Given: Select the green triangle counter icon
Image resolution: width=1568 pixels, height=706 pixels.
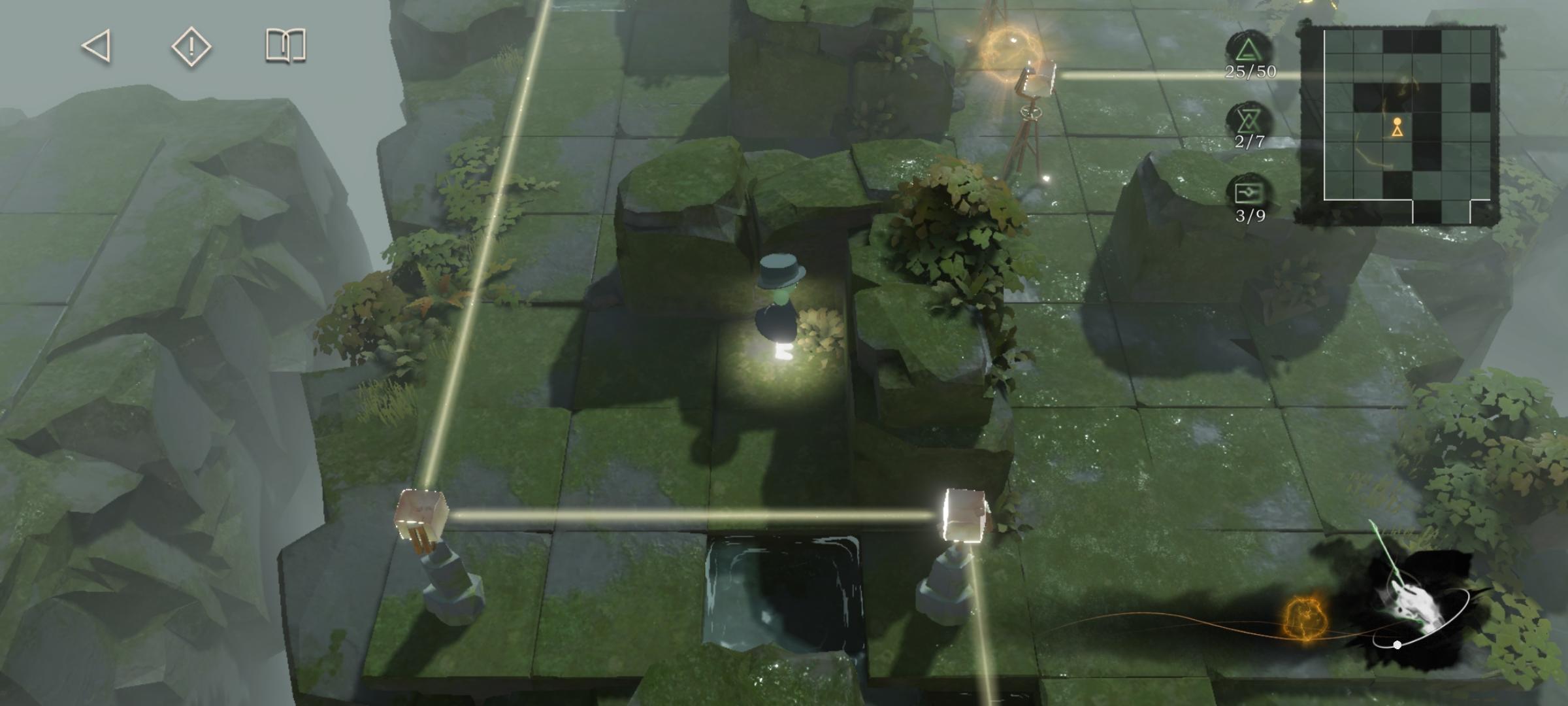Looking at the screenshot, I should tap(1249, 50).
